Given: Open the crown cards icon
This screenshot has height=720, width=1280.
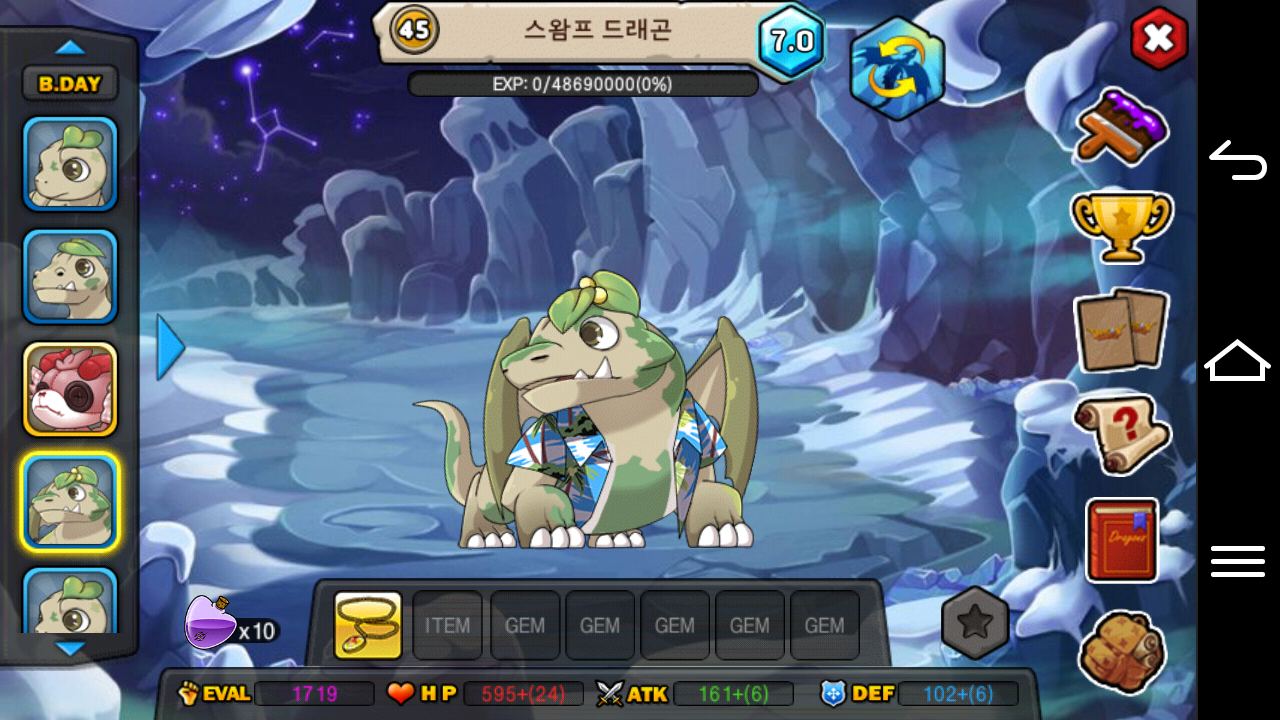Looking at the screenshot, I should click(x=1121, y=330).
